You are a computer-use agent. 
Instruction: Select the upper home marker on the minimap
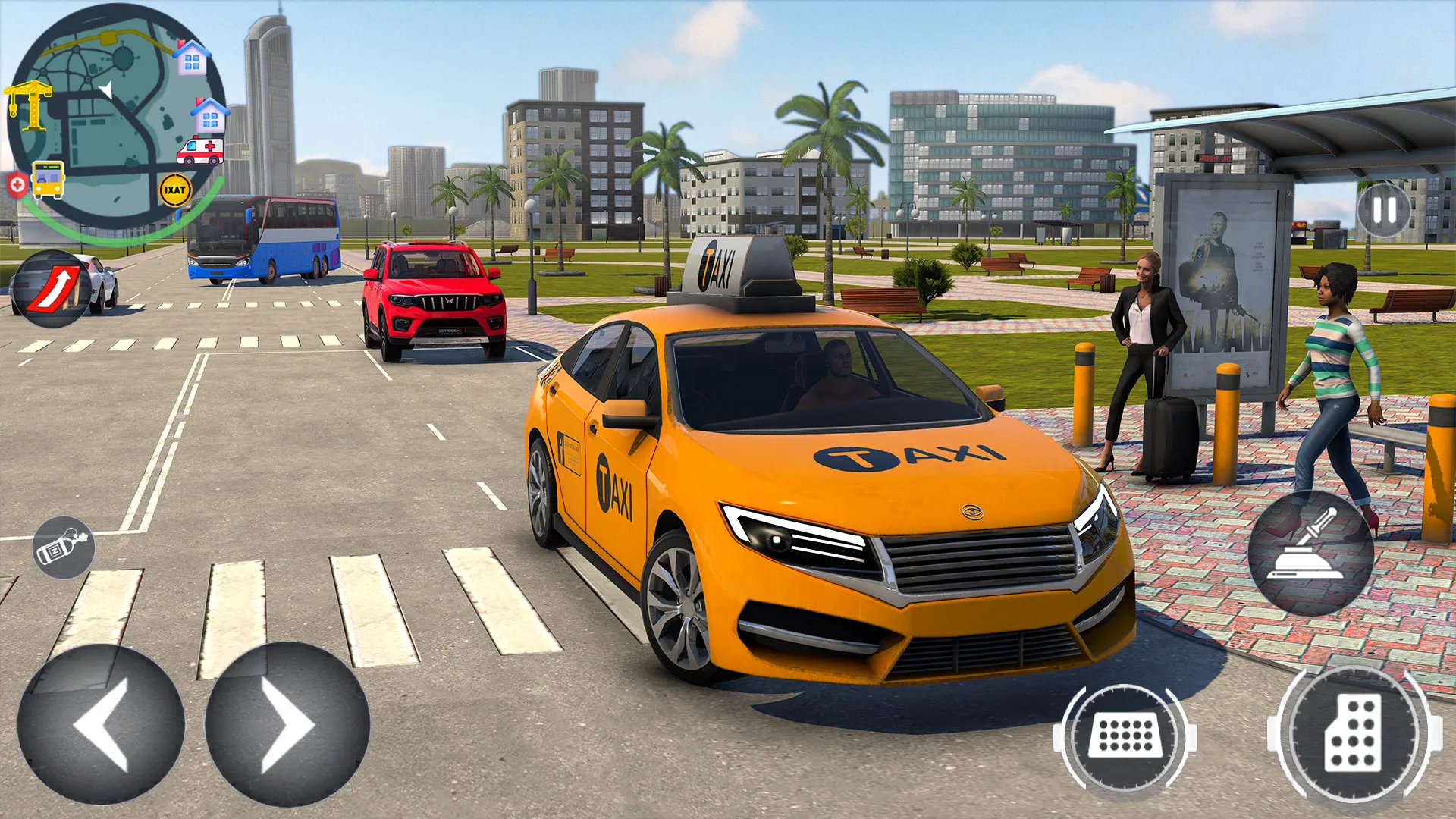pyautogui.click(x=192, y=58)
